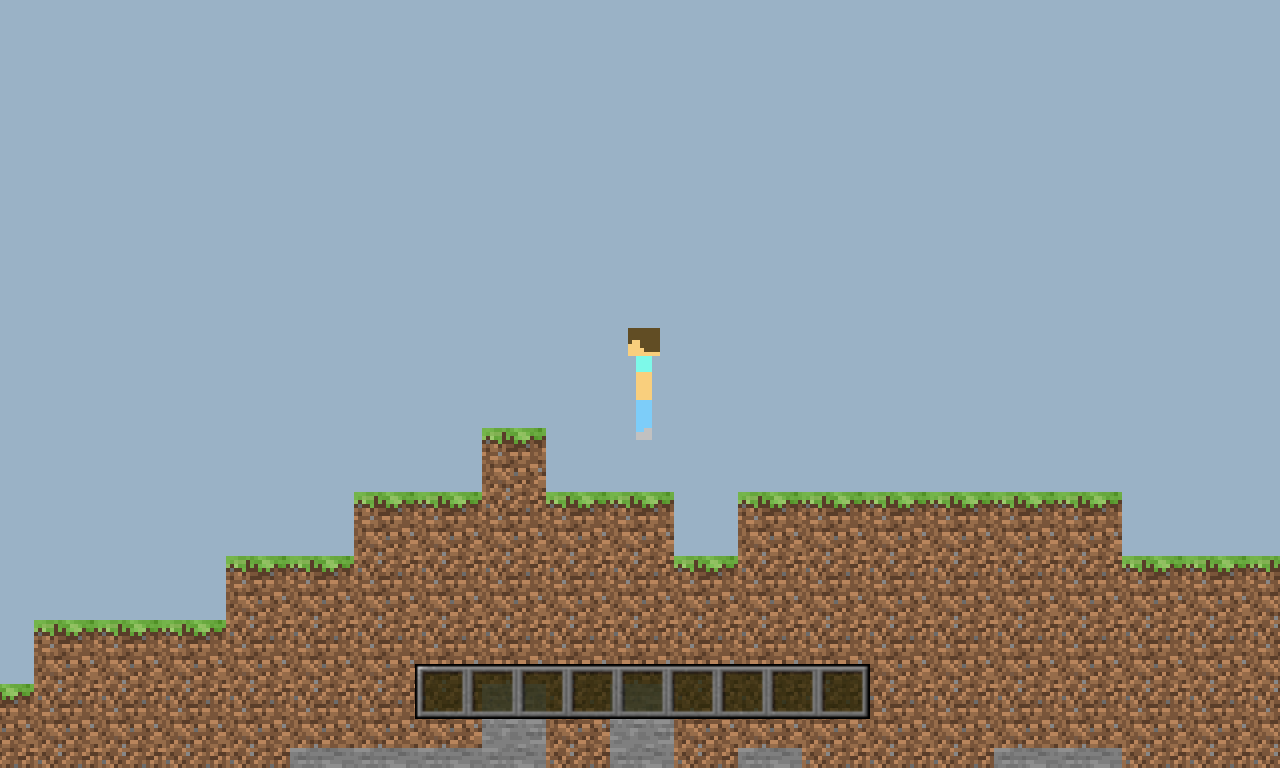Select the first hotbar slot
Viewport: 1280px width, 768px height.
pos(443,688)
